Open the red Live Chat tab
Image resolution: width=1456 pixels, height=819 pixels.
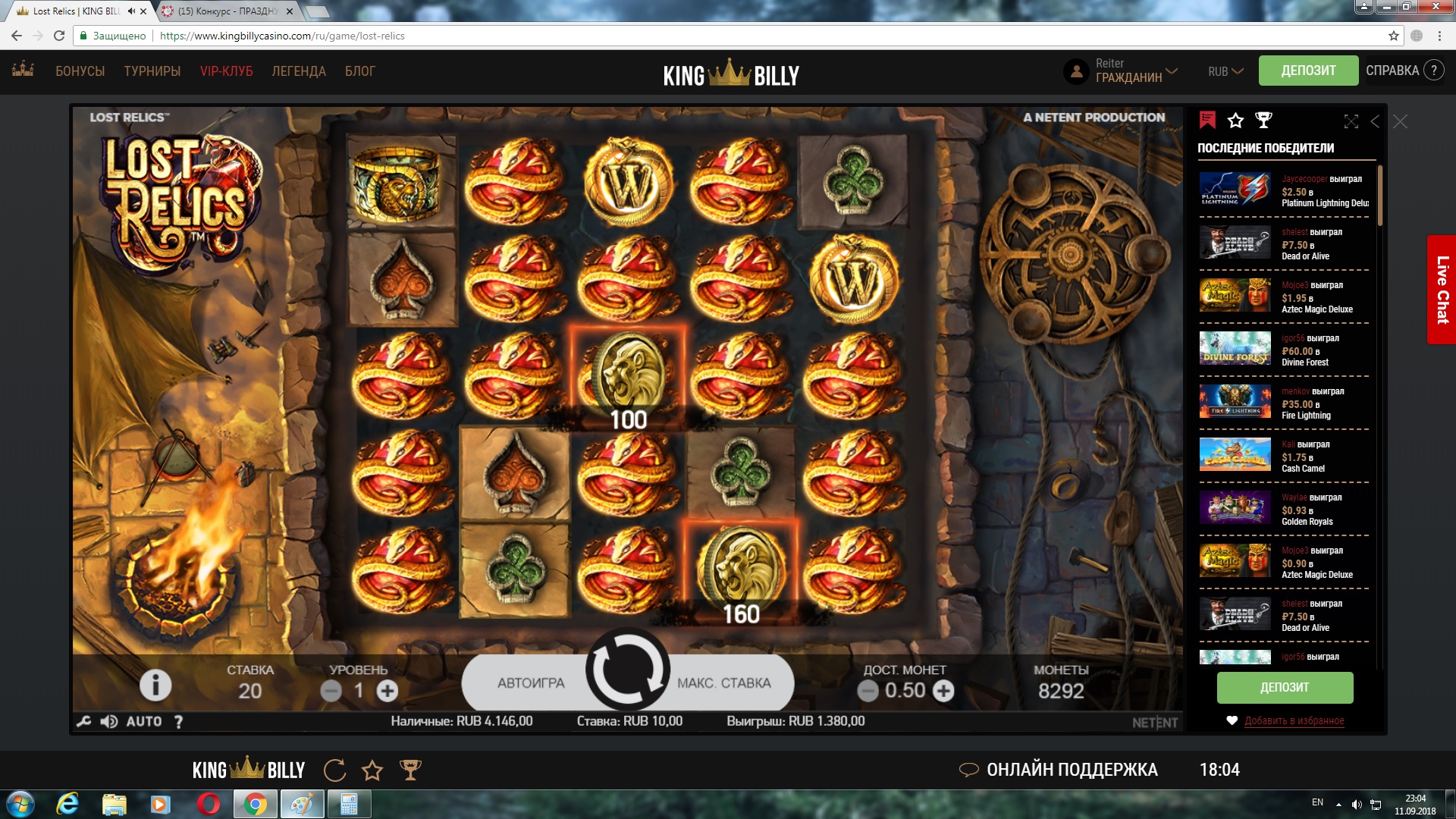[1442, 290]
